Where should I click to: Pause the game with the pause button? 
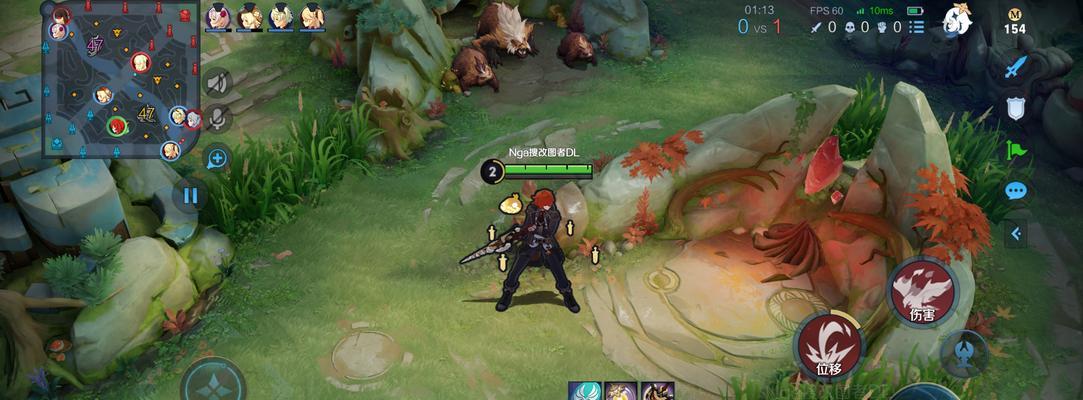[190, 195]
